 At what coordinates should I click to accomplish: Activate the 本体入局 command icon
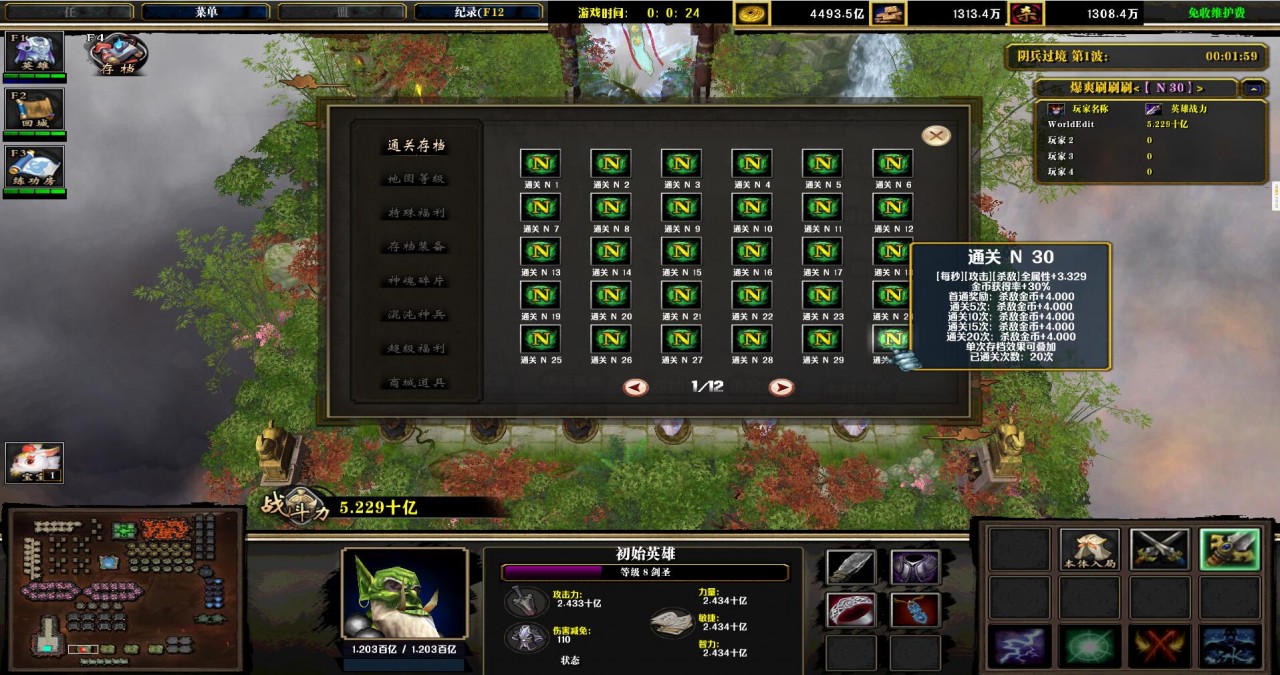[x=1090, y=550]
